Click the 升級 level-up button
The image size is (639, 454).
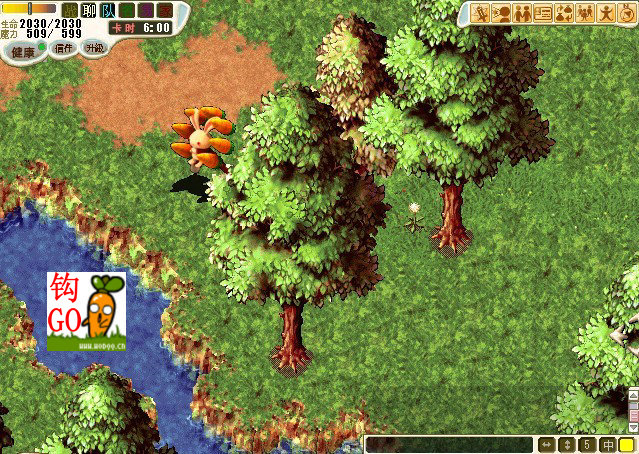[93, 47]
